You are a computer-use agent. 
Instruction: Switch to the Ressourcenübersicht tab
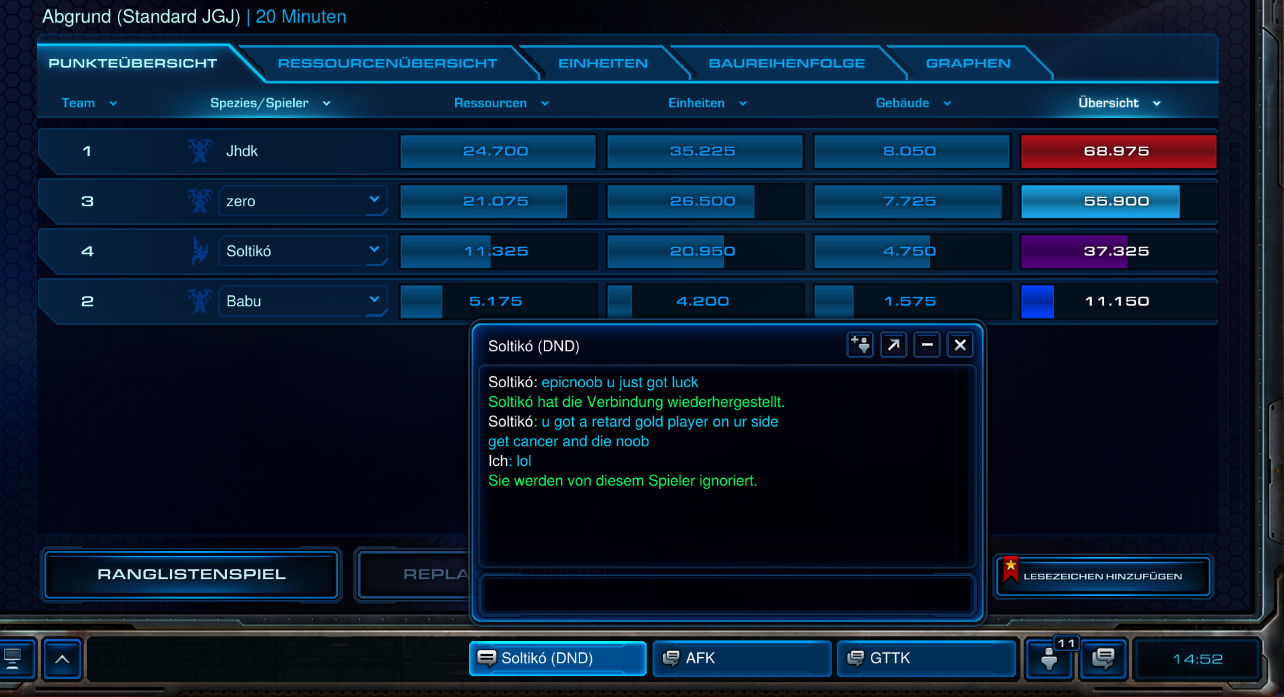(x=387, y=63)
